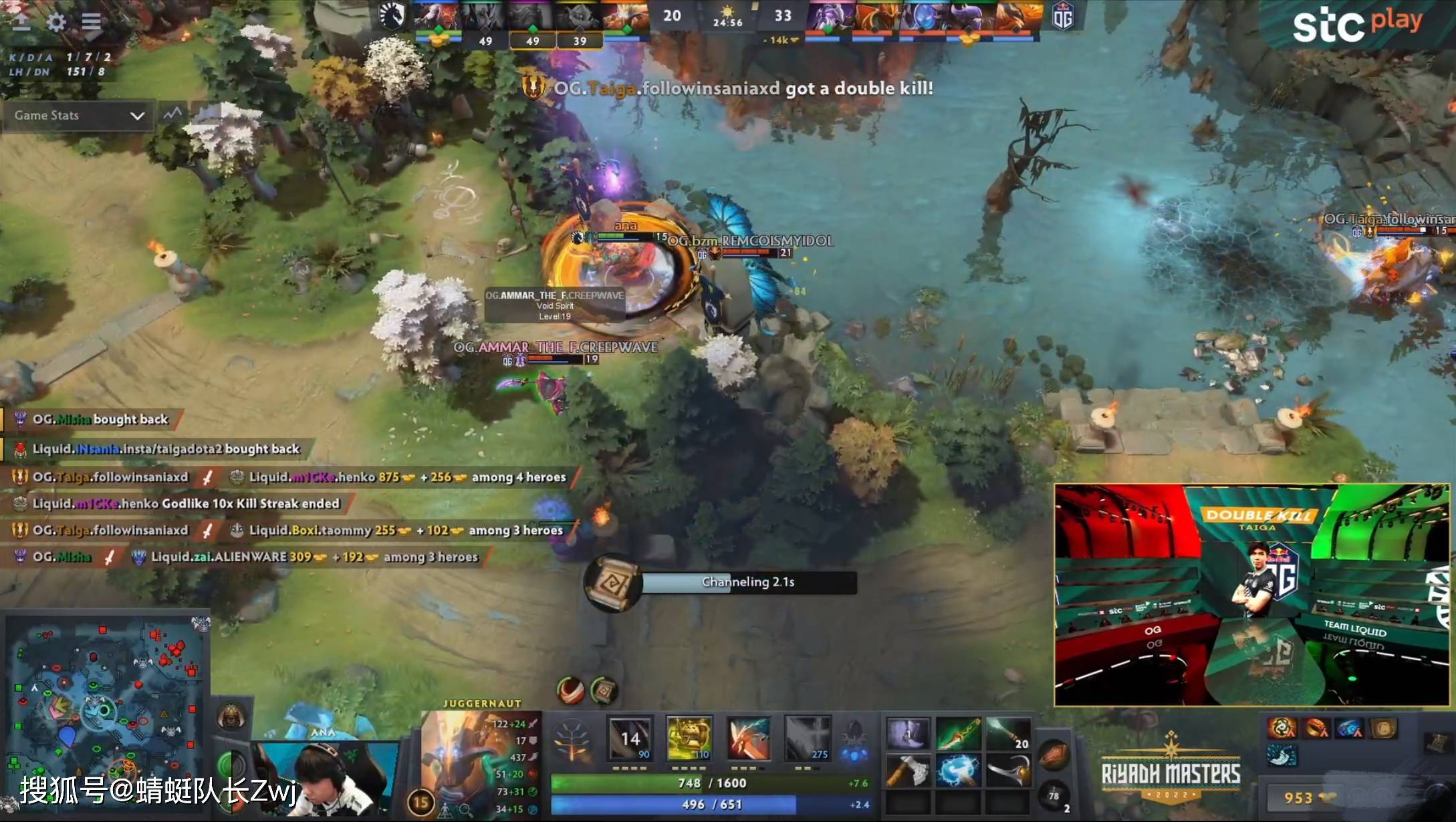Select Juggernaut's Healing Ward ability icon

(x=689, y=738)
